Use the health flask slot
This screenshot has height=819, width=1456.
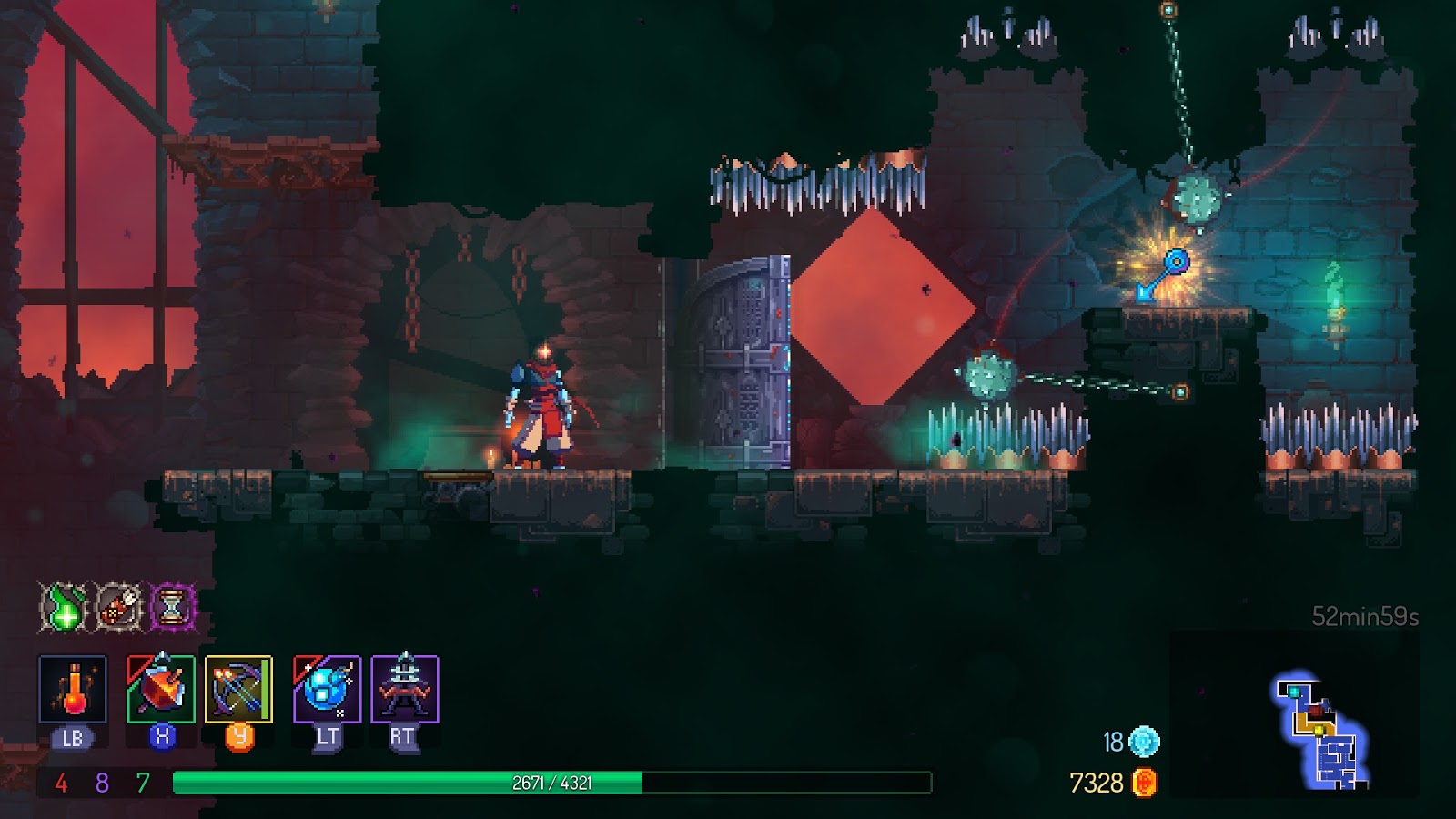tap(73, 689)
